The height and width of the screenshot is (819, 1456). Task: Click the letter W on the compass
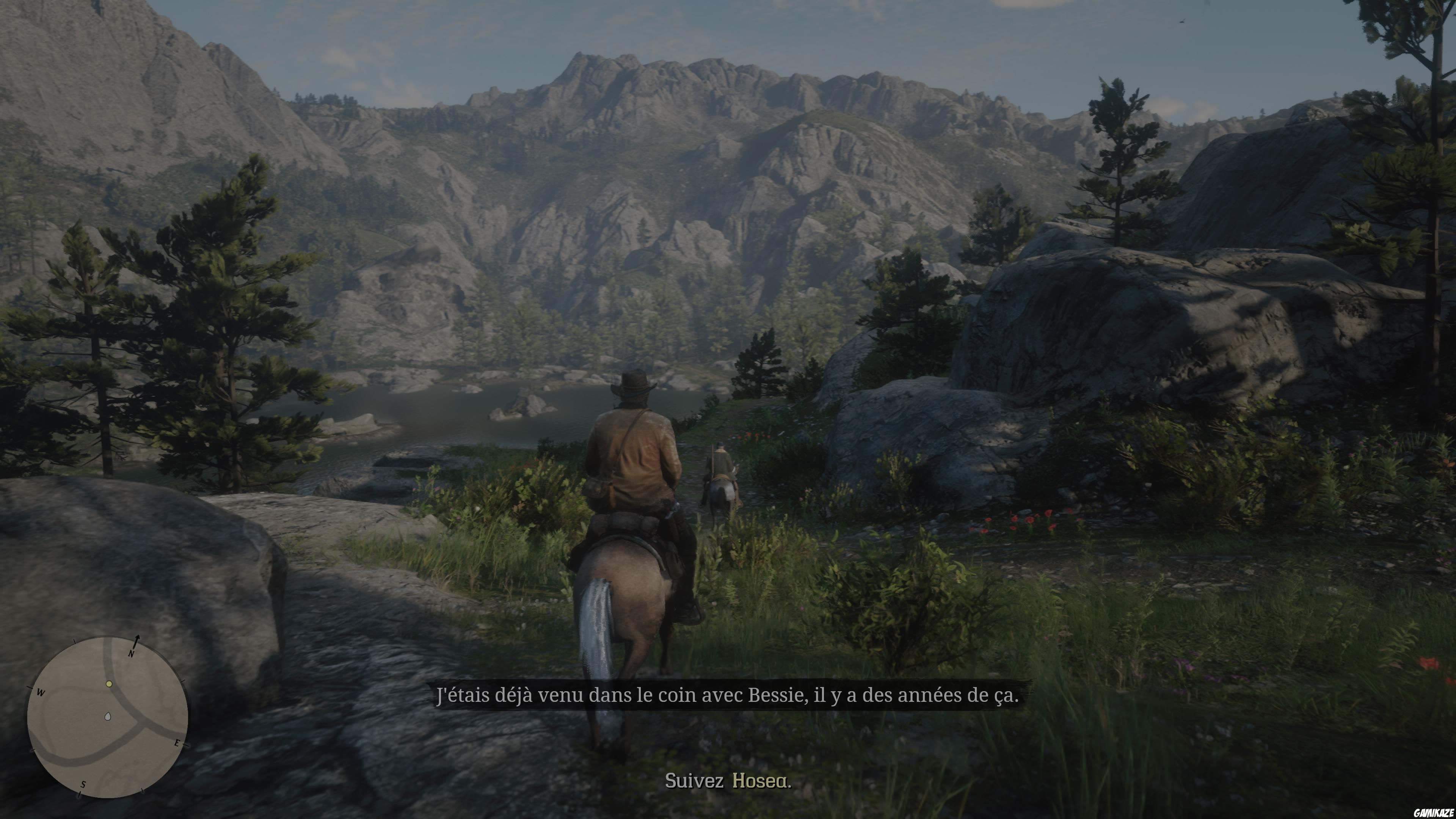click(41, 692)
